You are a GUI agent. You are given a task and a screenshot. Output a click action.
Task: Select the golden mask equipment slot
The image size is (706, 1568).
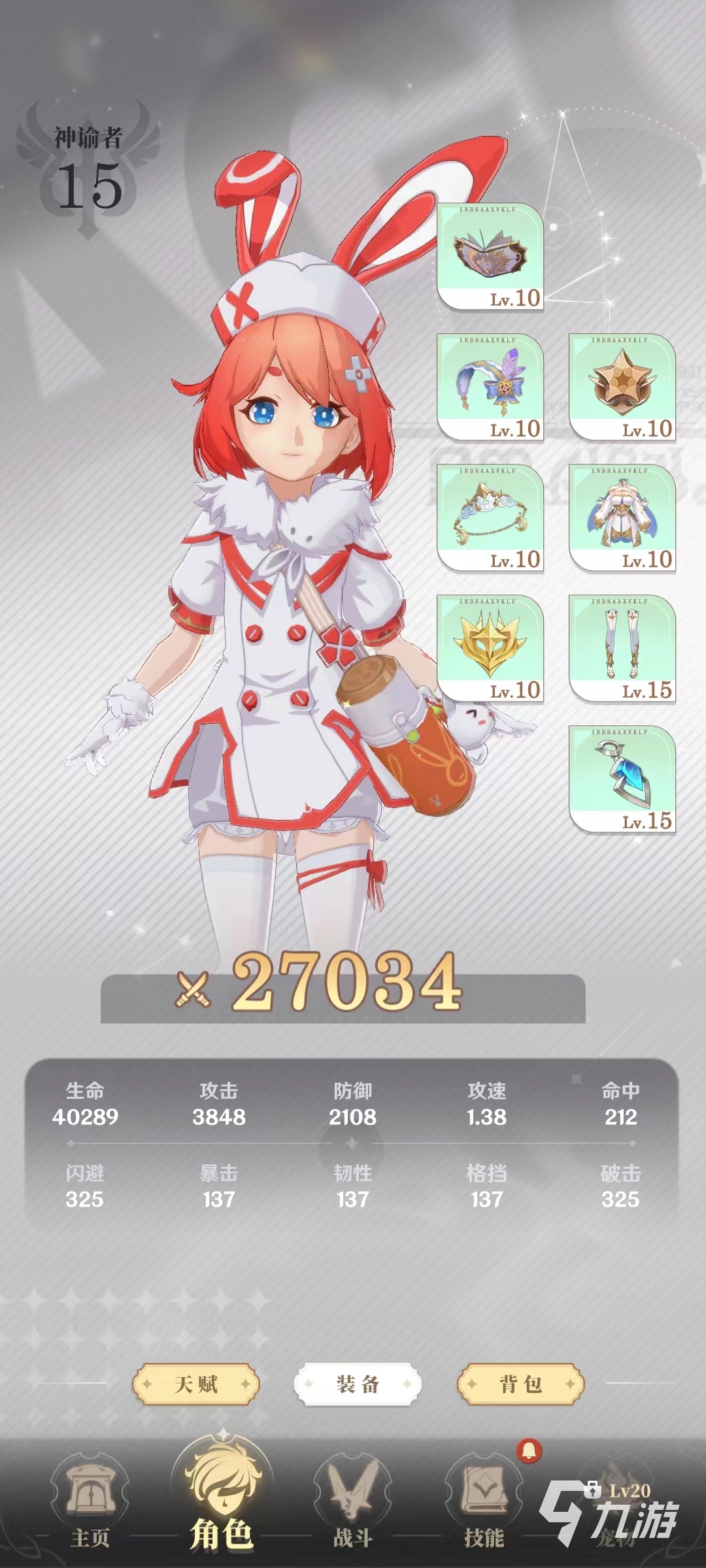pos(490,649)
